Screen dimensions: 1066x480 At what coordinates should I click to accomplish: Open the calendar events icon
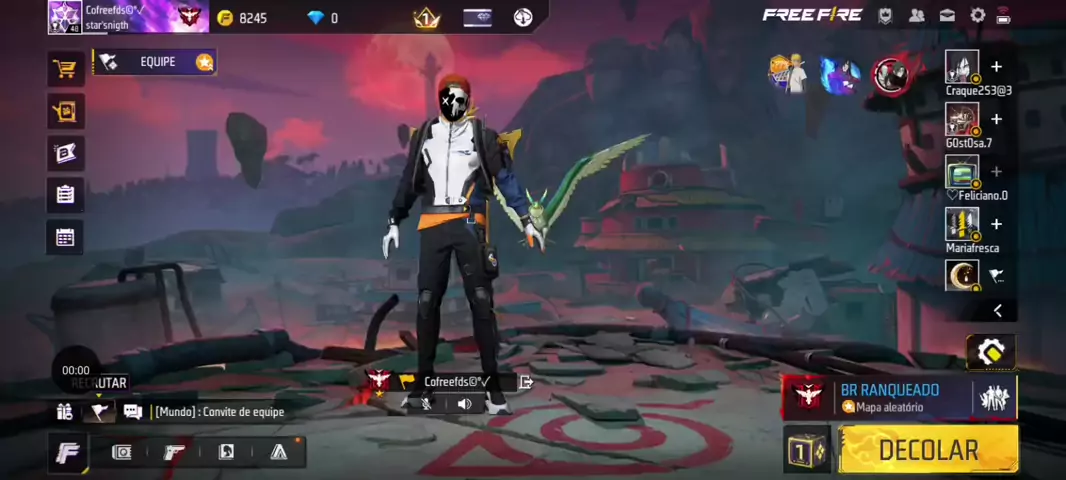[66, 237]
